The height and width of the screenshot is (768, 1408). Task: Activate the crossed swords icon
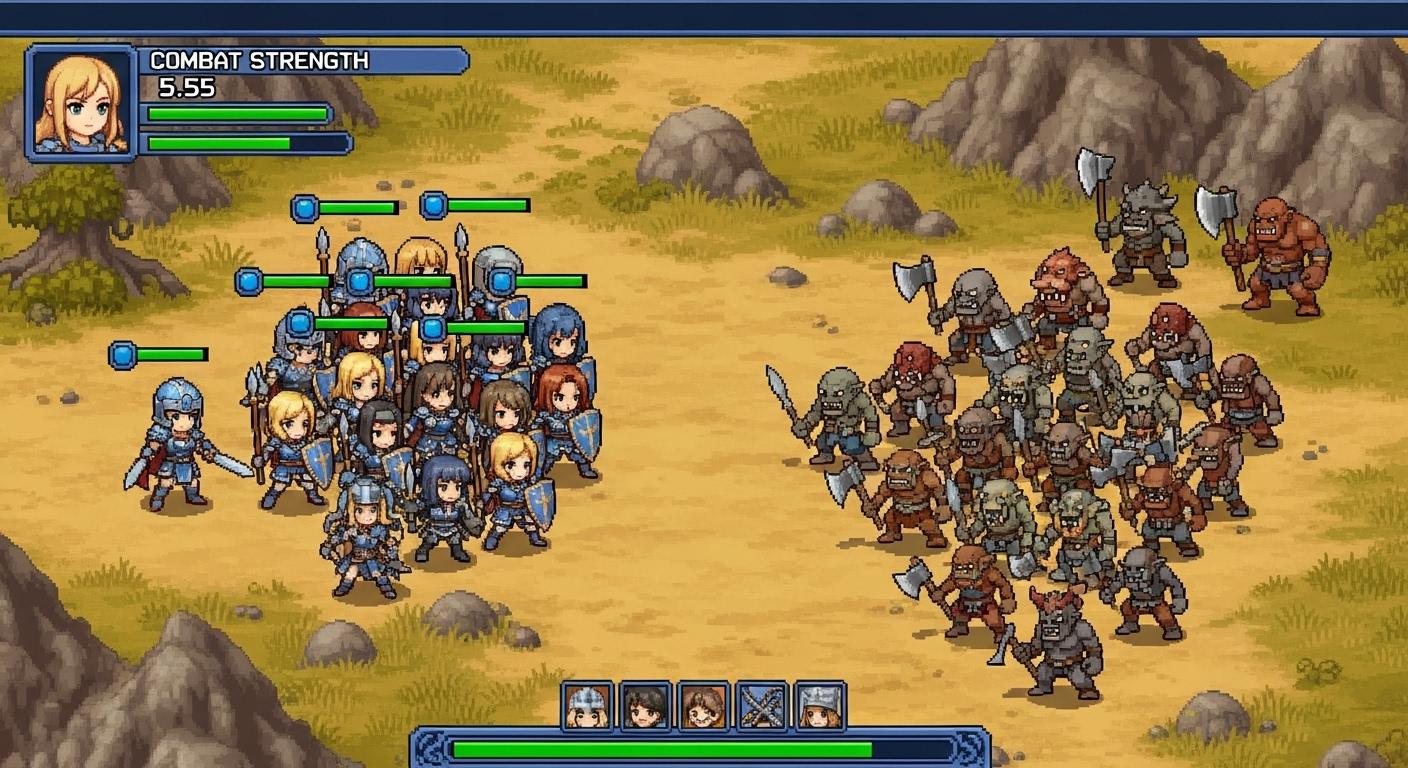click(x=762, y=706)
